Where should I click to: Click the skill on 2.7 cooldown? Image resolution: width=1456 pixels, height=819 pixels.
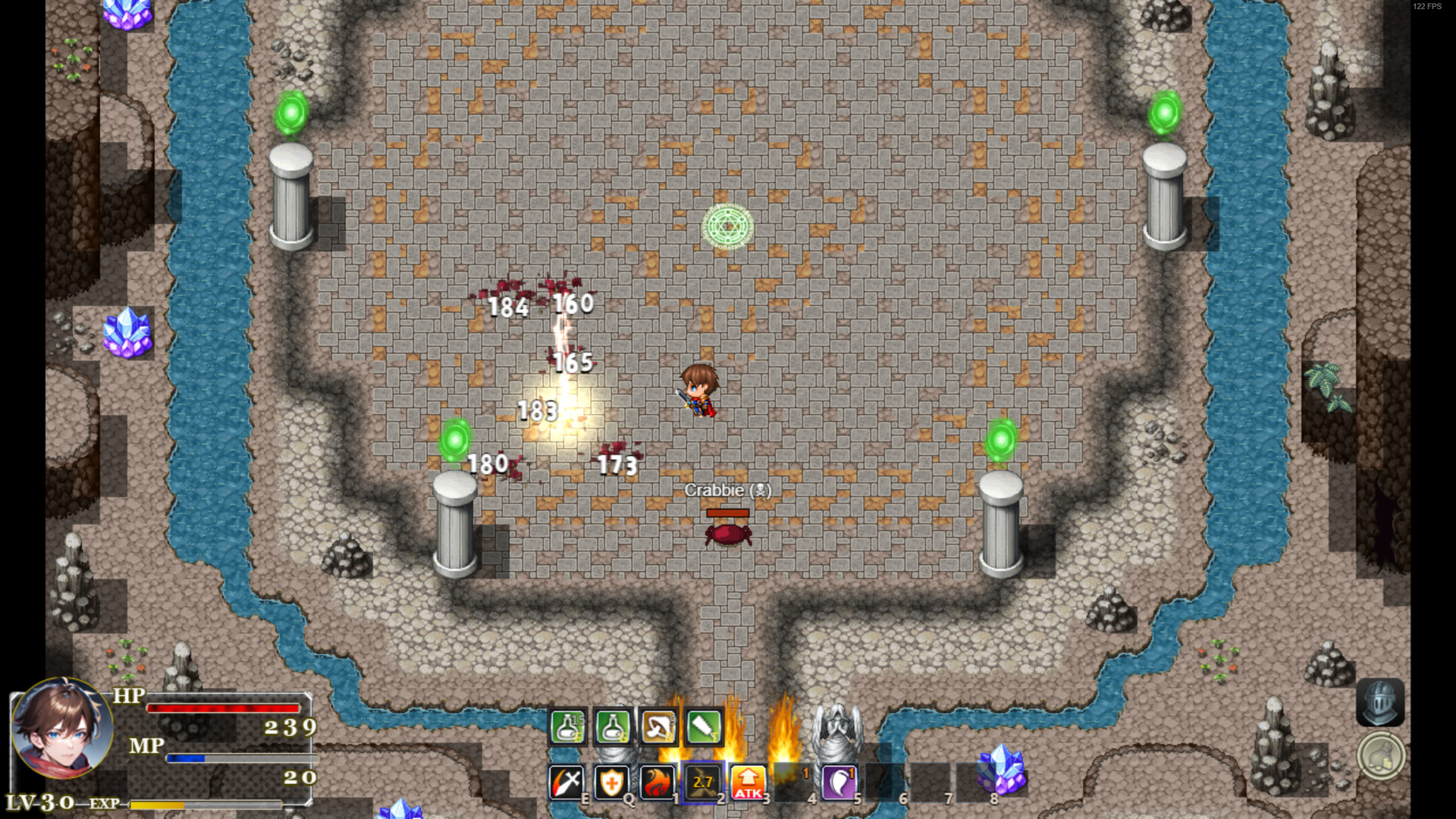tap(703, 783)
